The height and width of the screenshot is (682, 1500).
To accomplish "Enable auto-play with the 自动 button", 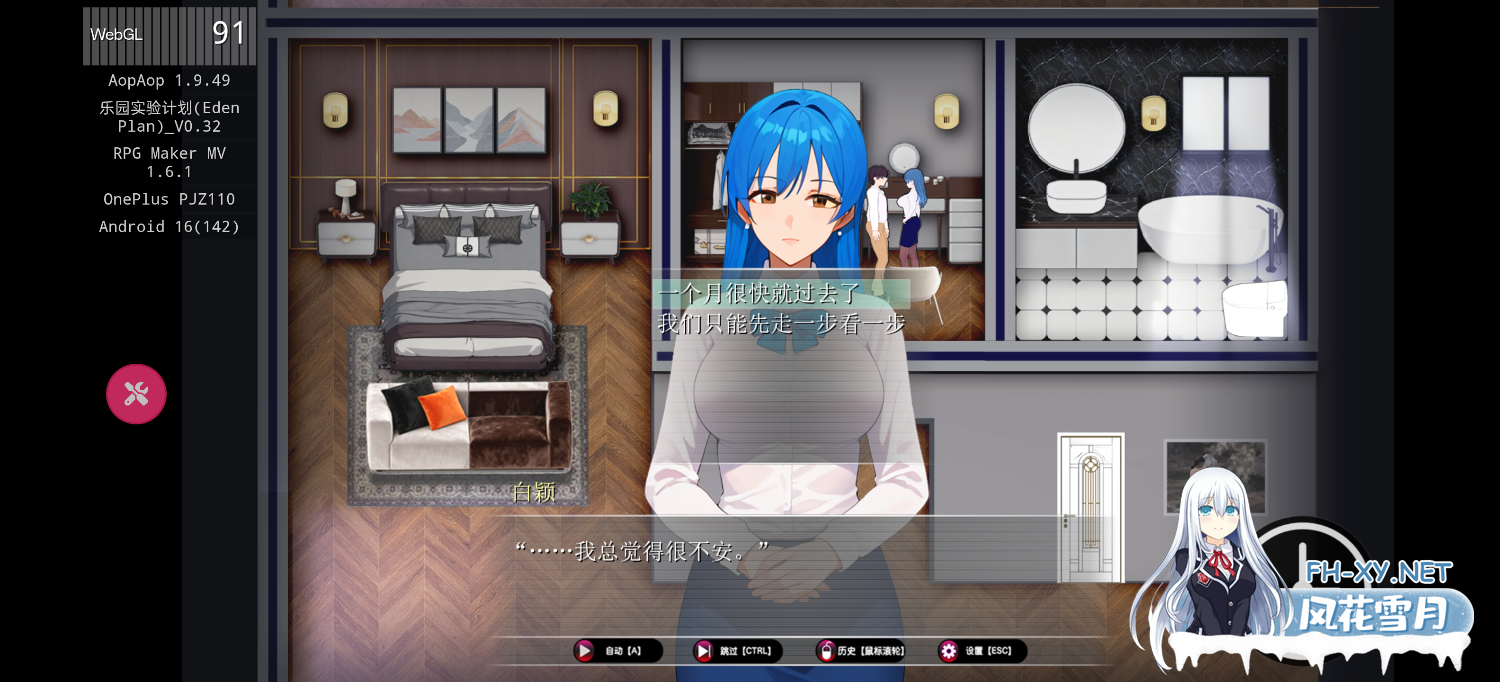I will 617,651.
